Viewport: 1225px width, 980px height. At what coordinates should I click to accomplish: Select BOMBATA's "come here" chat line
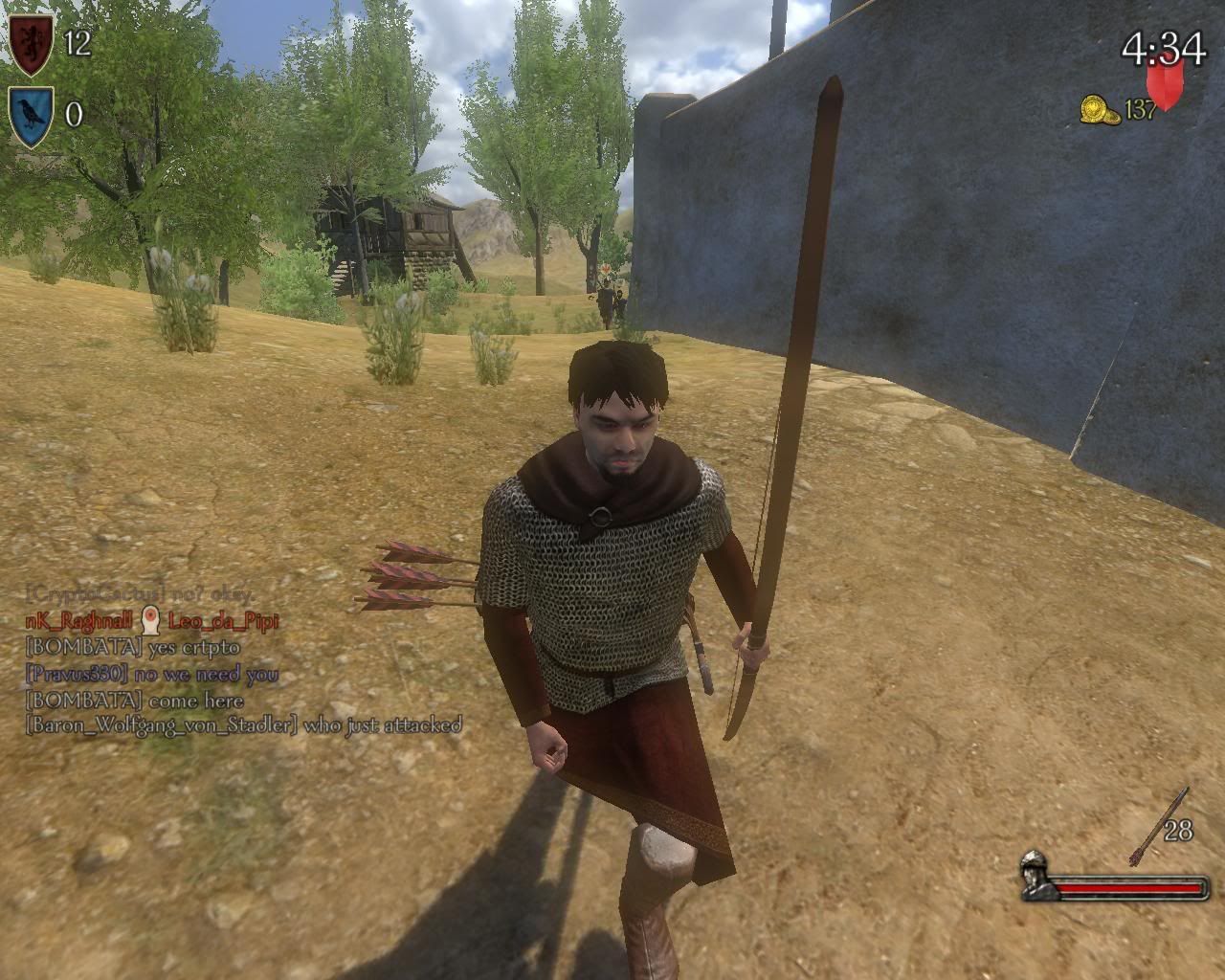(x=132, y=700)
